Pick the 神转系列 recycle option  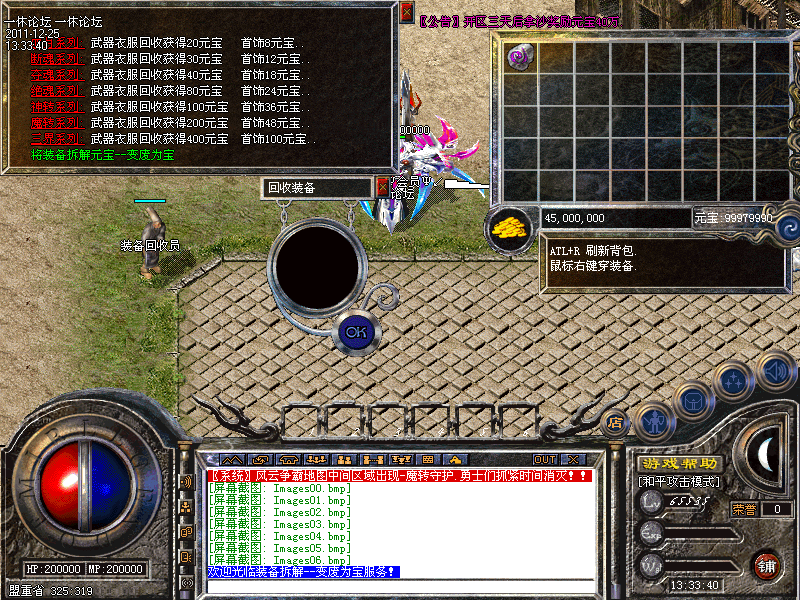tap(56, 107)
